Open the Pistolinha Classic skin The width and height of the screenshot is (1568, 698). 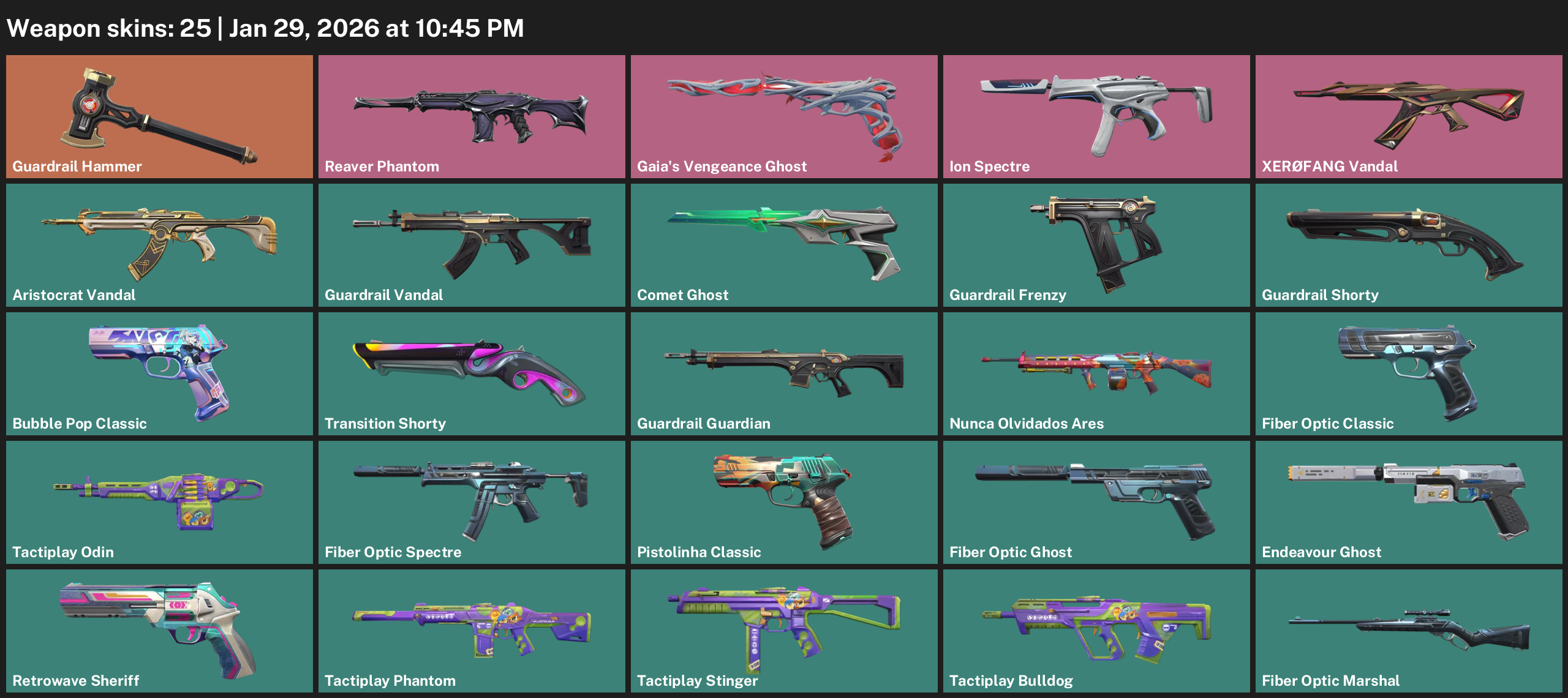(x=784, y=502)
